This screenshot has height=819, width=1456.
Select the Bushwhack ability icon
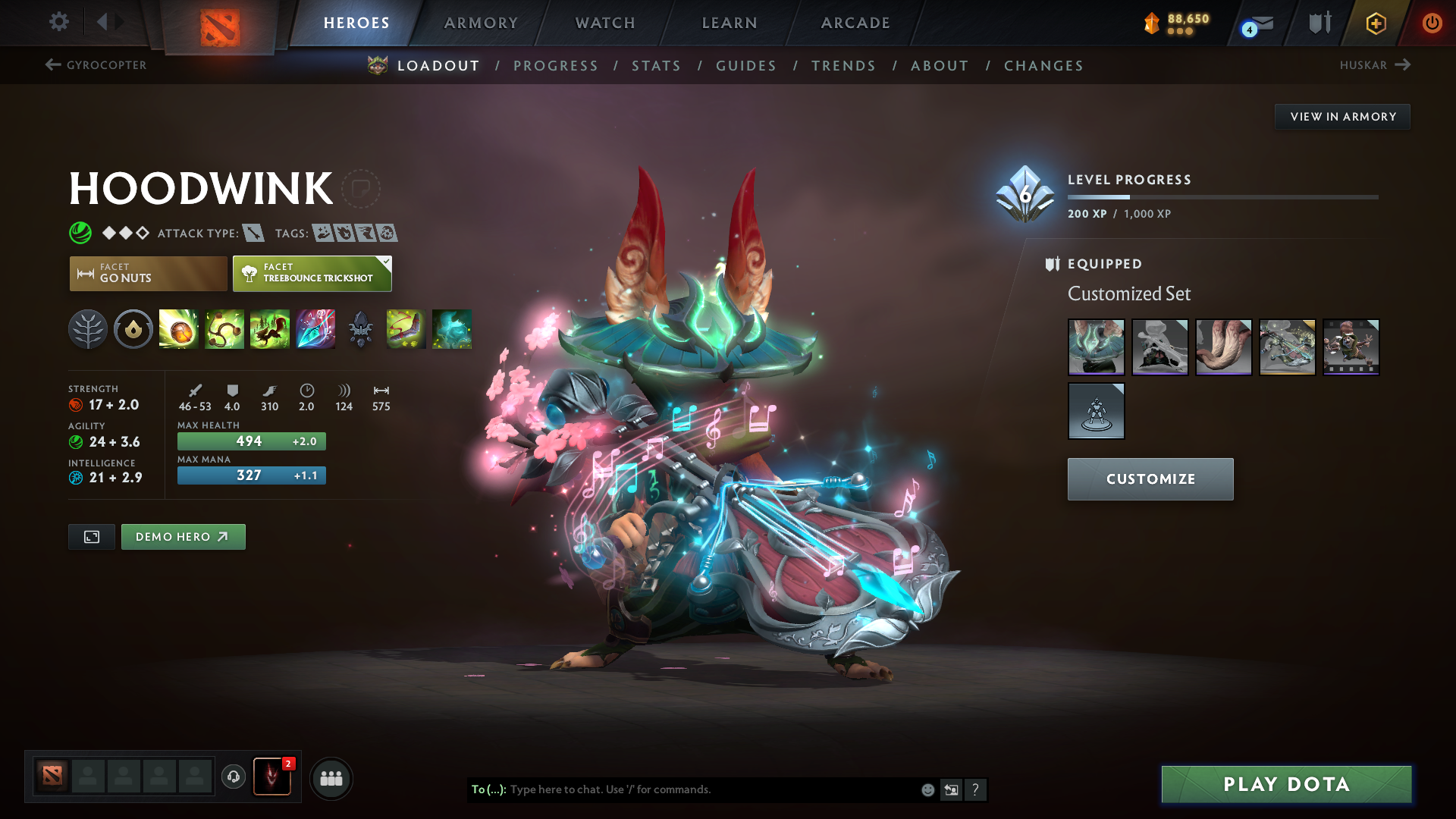(224, 329)
